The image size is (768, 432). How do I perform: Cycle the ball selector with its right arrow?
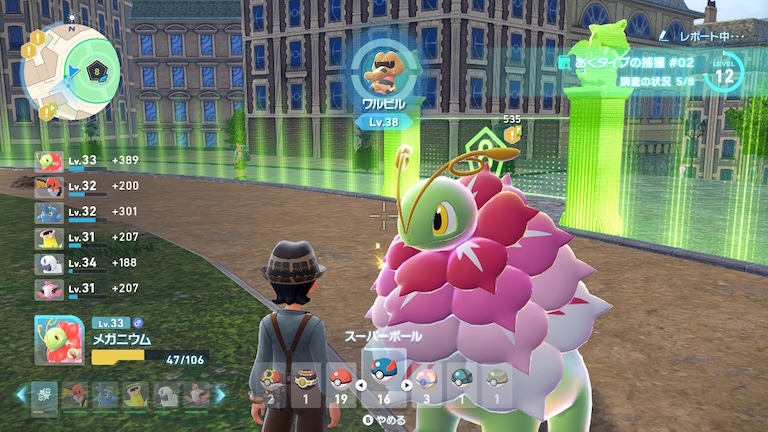click(406, 384)
